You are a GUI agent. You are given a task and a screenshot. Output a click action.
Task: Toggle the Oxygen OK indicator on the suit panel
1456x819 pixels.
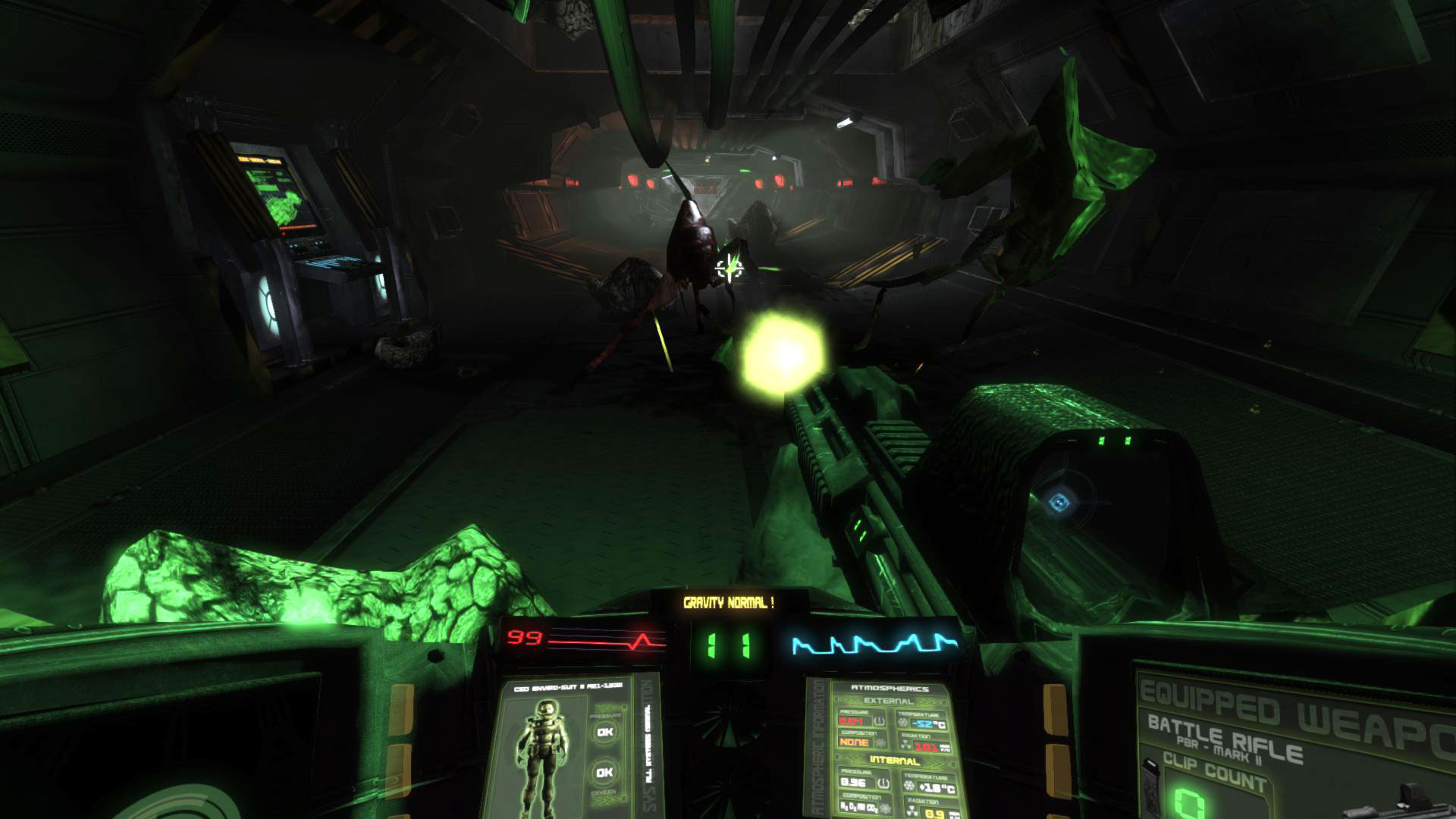pos(605,771)
